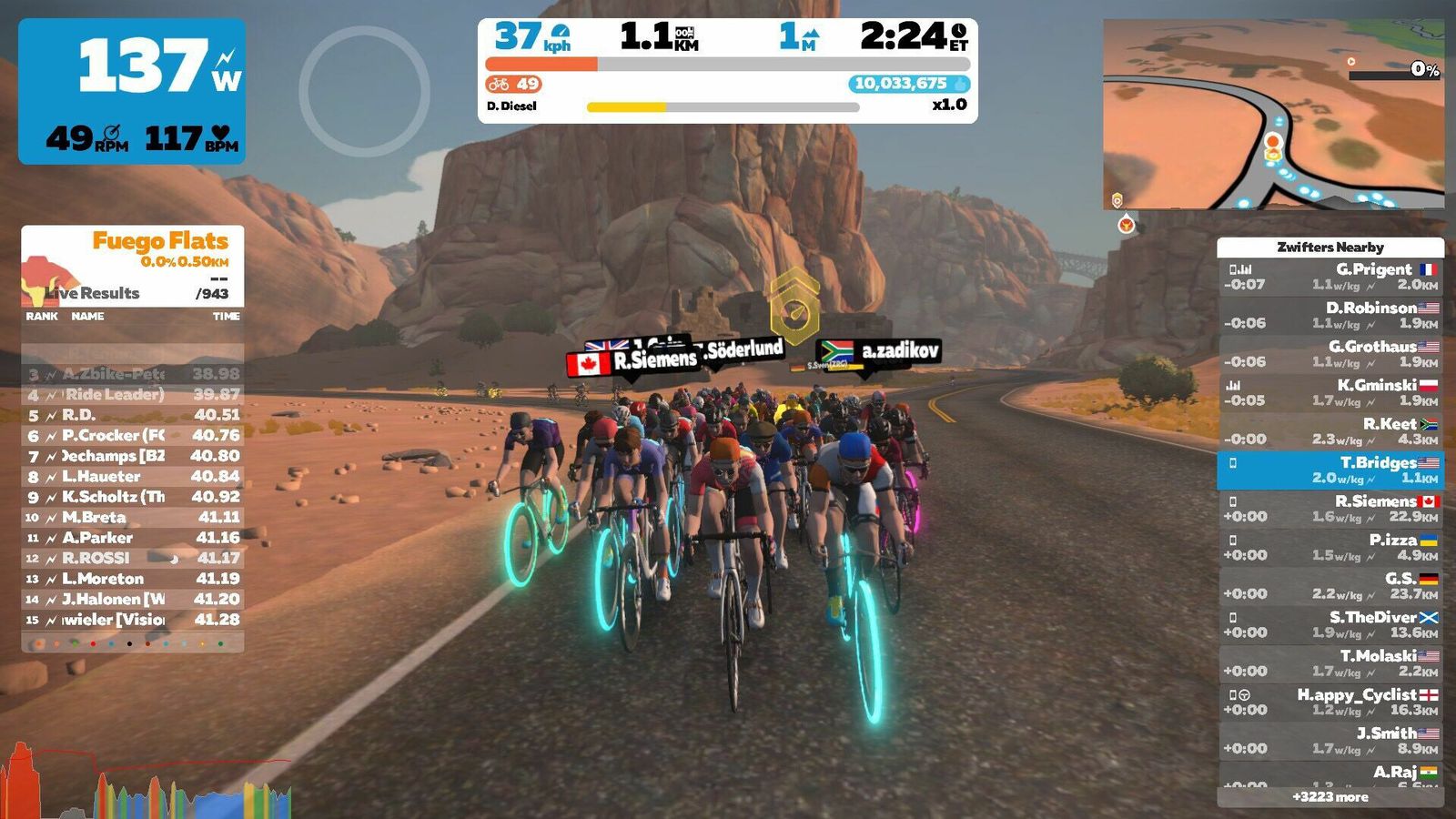
Task: Choose J.Smith rider row
Action: 1330,741
